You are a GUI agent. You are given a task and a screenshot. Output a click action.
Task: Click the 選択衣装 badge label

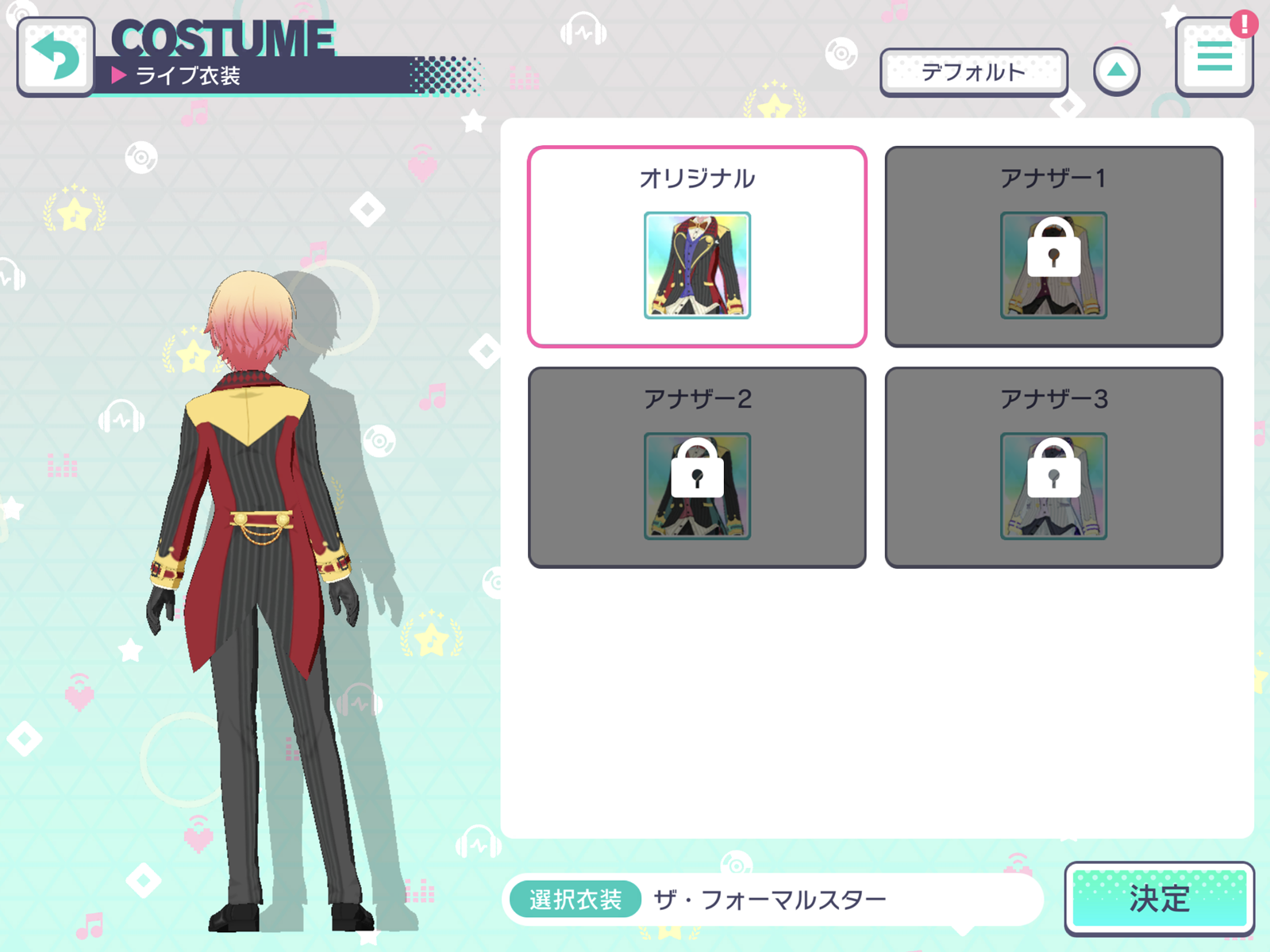[575, 898]
